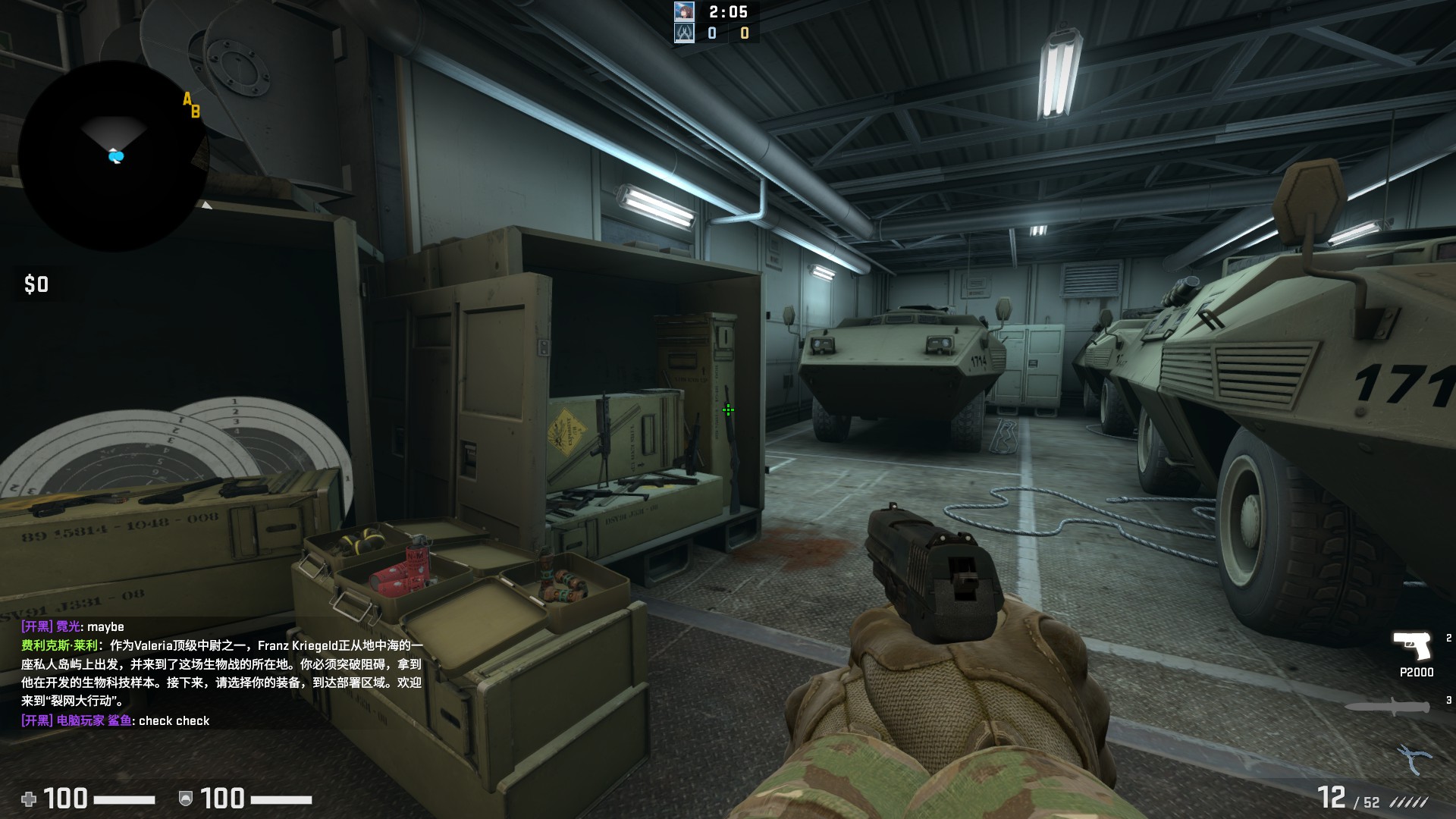Select the pliers defuse kit icon
Screen dimensions: 1456x819
1414,758
